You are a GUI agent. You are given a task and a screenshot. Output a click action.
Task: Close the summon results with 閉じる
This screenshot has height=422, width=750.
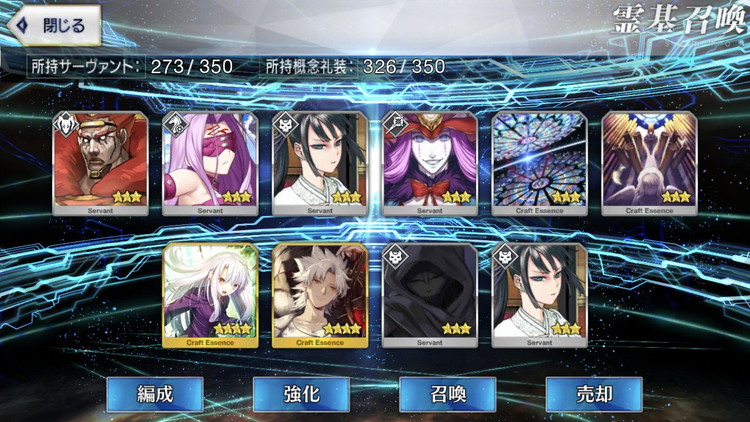coord(55,25)
